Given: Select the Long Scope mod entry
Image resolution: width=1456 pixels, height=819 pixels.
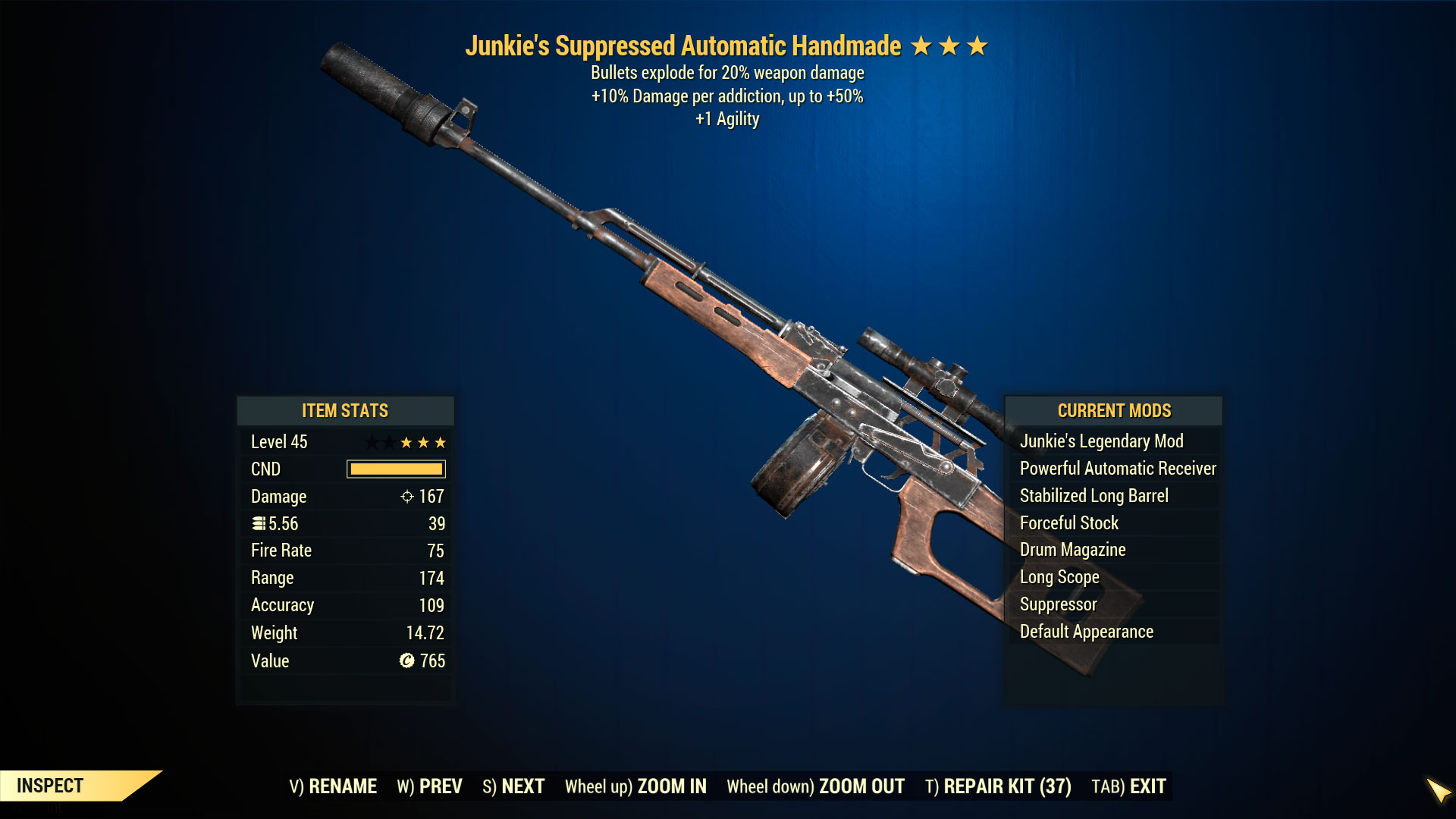Looking at the screenshot, I should 1059,577.
